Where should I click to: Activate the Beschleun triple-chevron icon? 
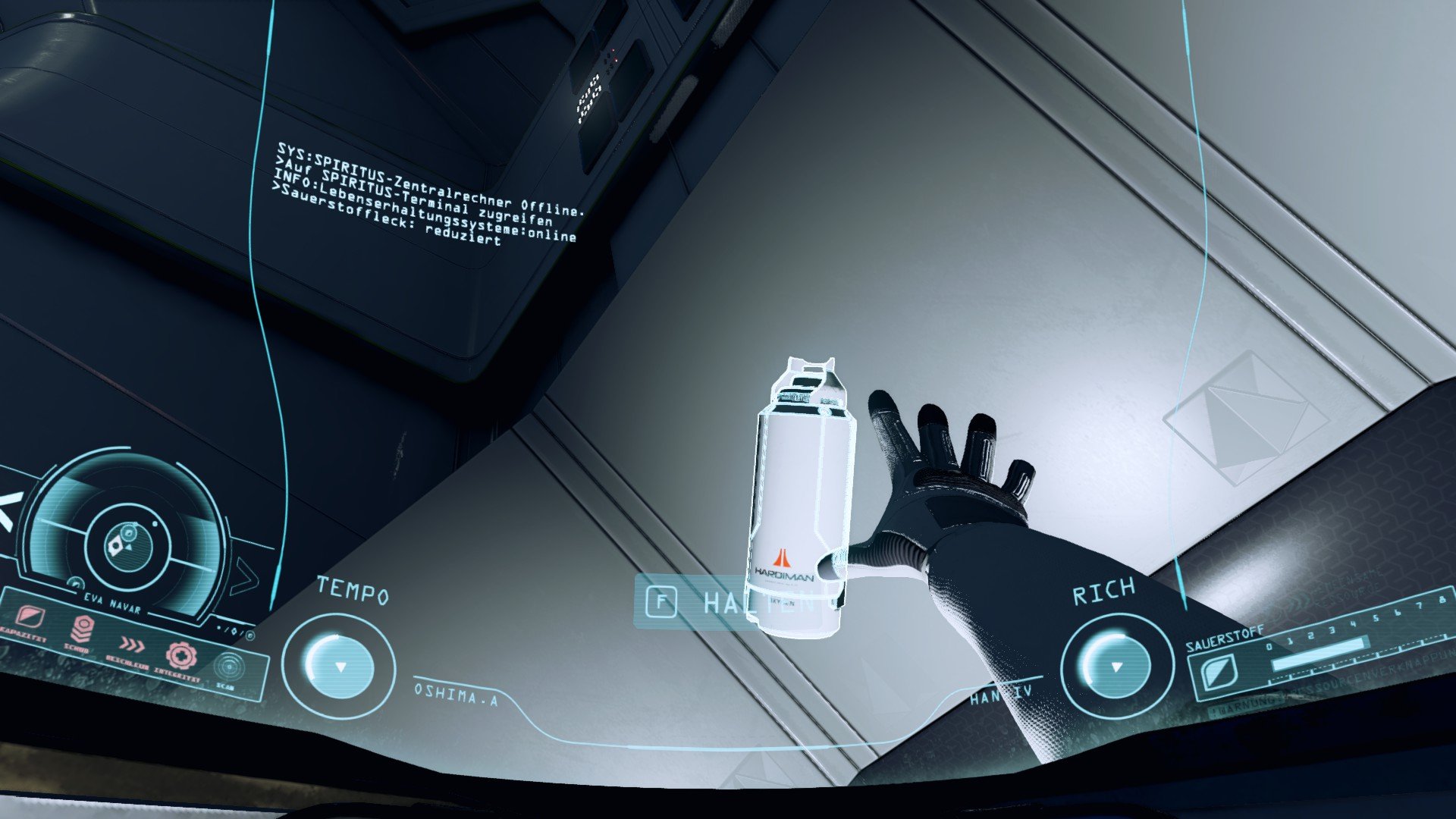pyautogui.click(x=131, y=645)
